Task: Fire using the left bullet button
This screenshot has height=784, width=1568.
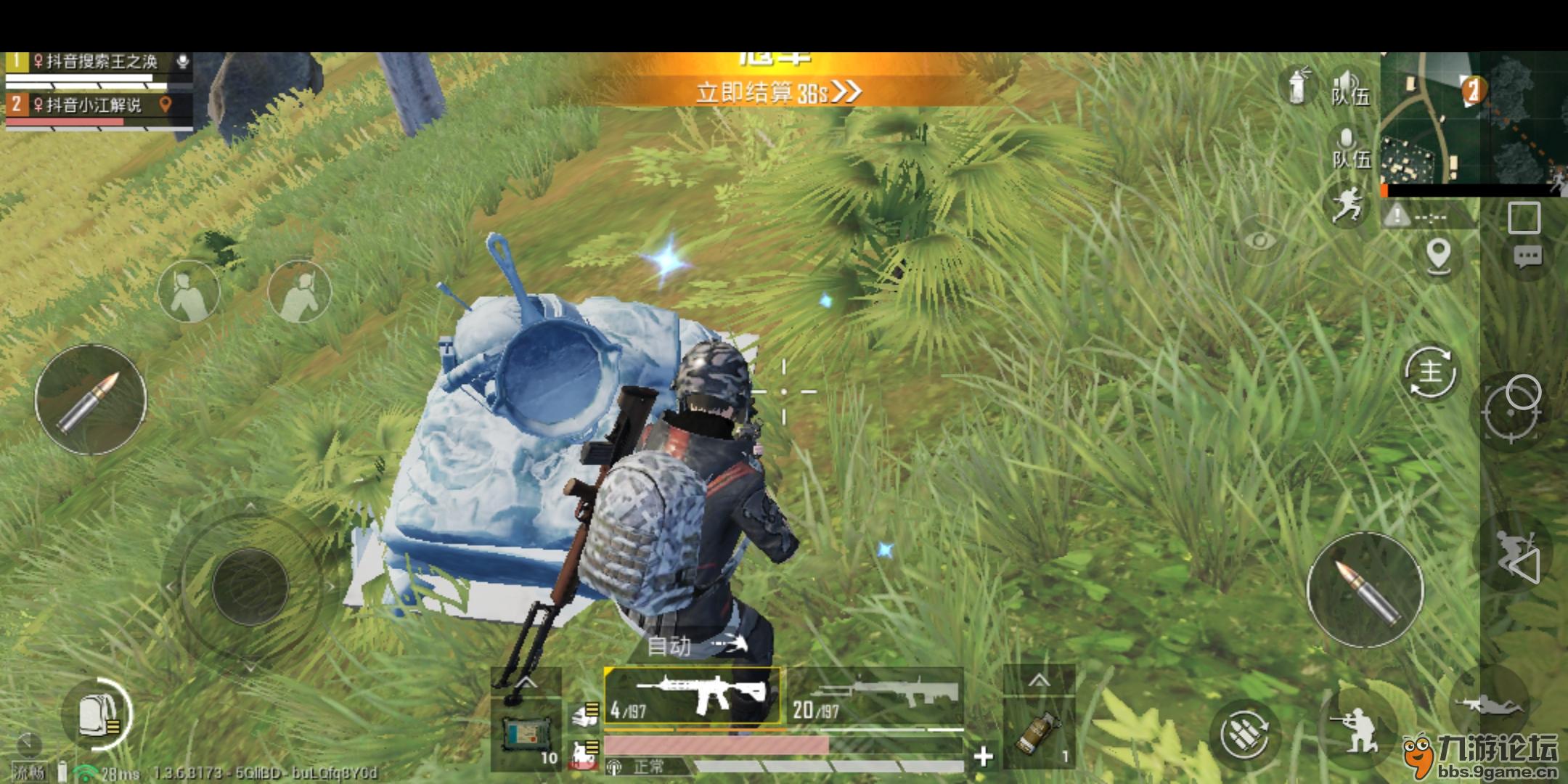Action: (91, 399)
